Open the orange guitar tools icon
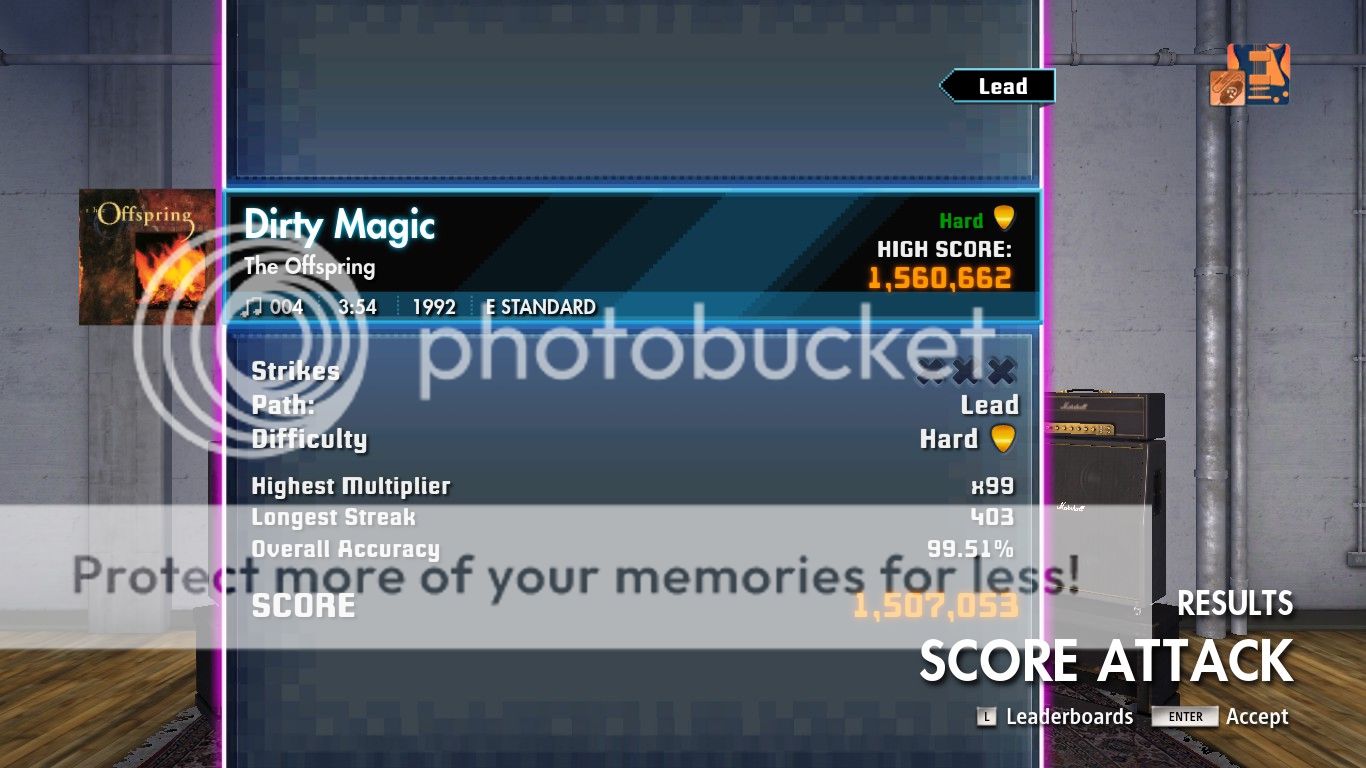 tap(1249, 75)
